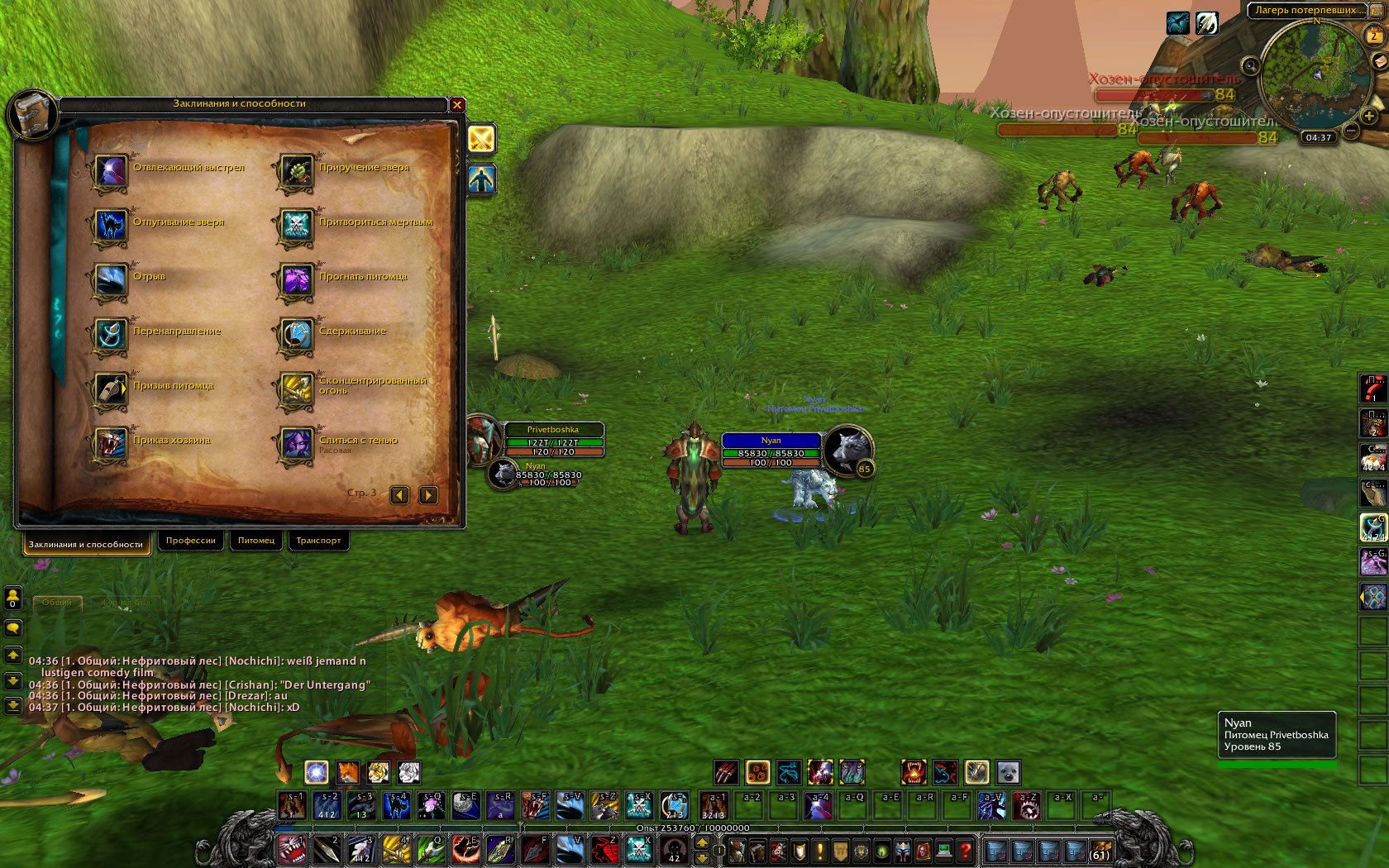Select Призыв питомца ability
The height and width of the screenshot is (868, 1389).
(110, 389)
